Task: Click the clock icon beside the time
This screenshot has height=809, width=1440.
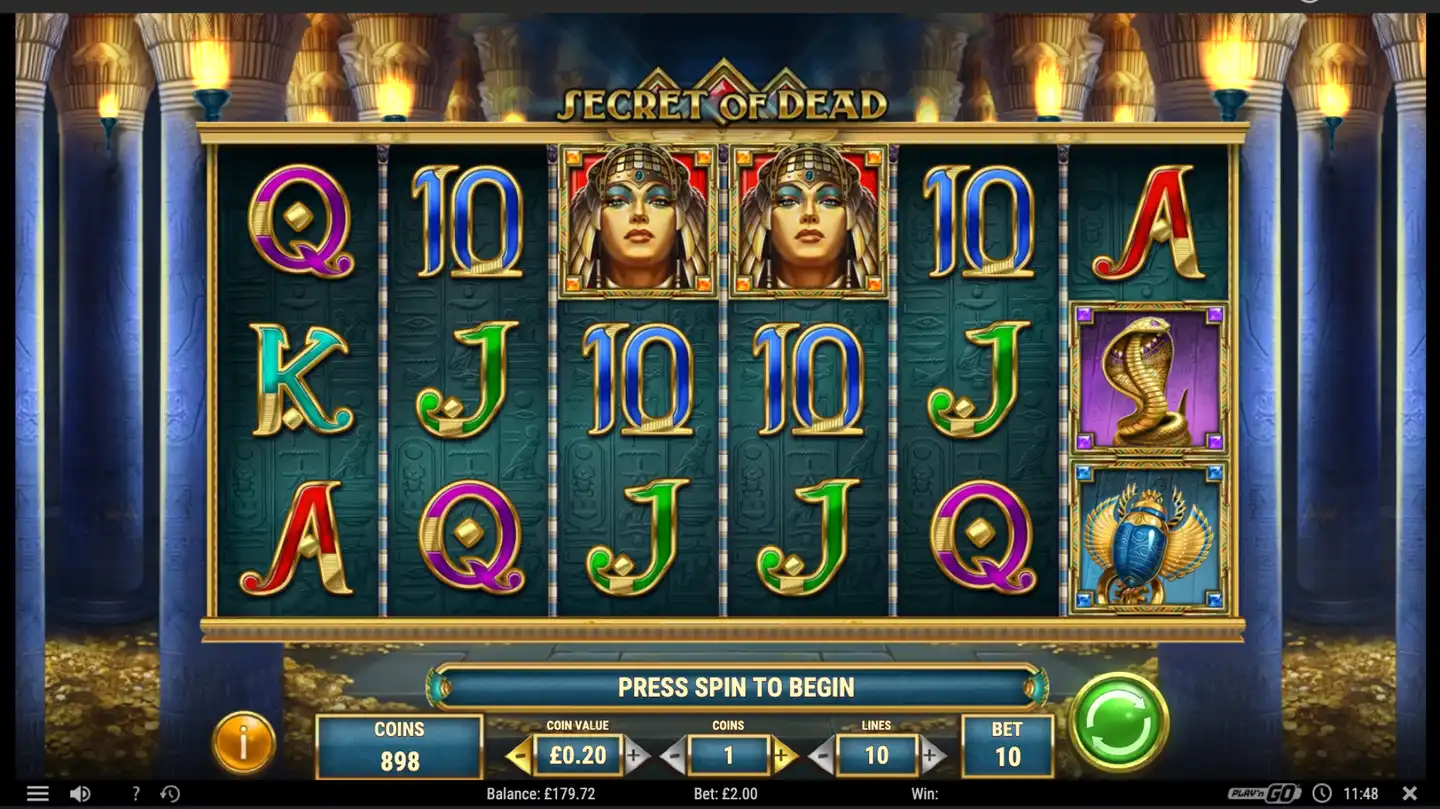Action: (1320, 793)
